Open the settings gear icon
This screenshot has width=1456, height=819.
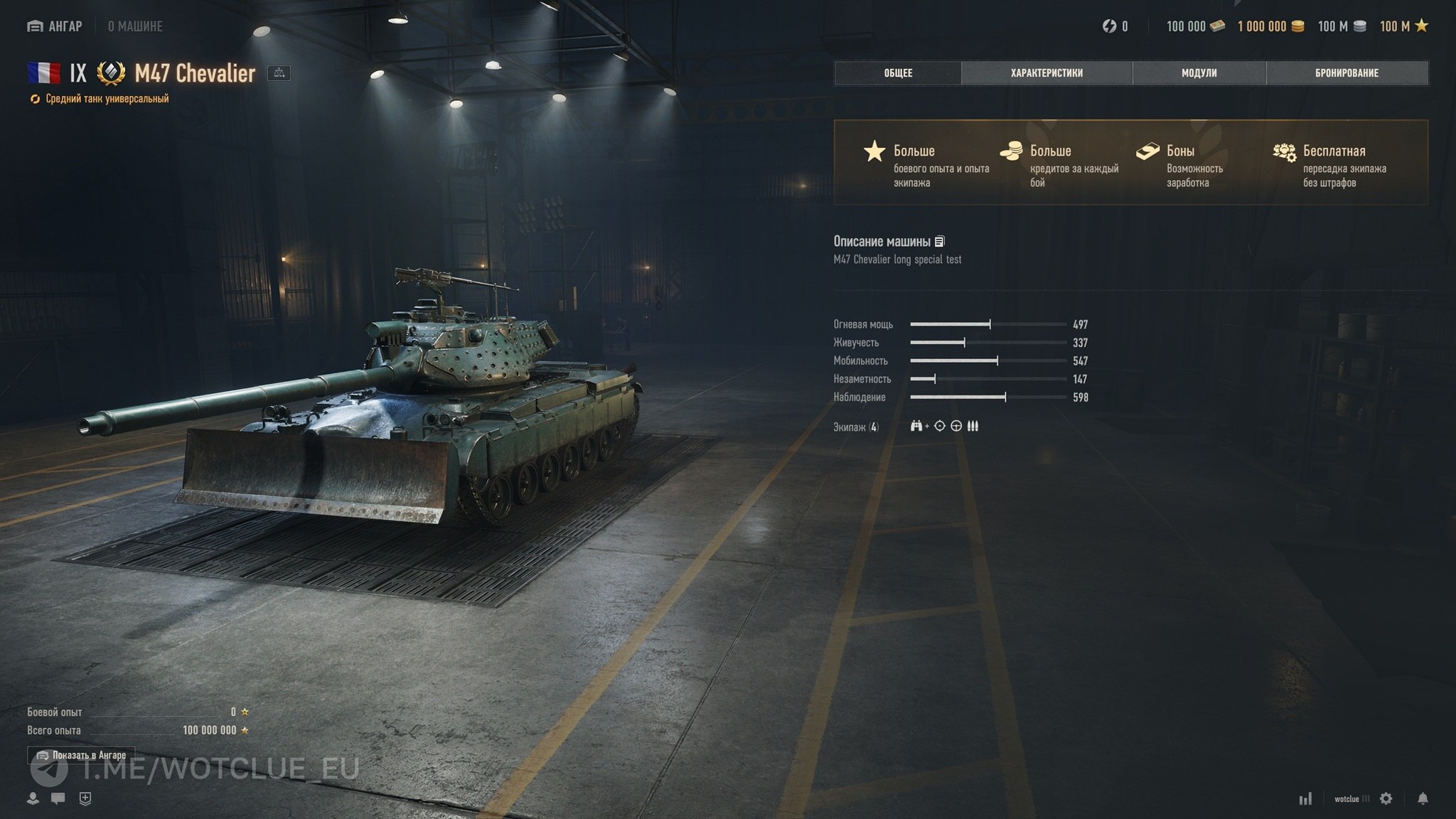click(x=1386, y=798)
